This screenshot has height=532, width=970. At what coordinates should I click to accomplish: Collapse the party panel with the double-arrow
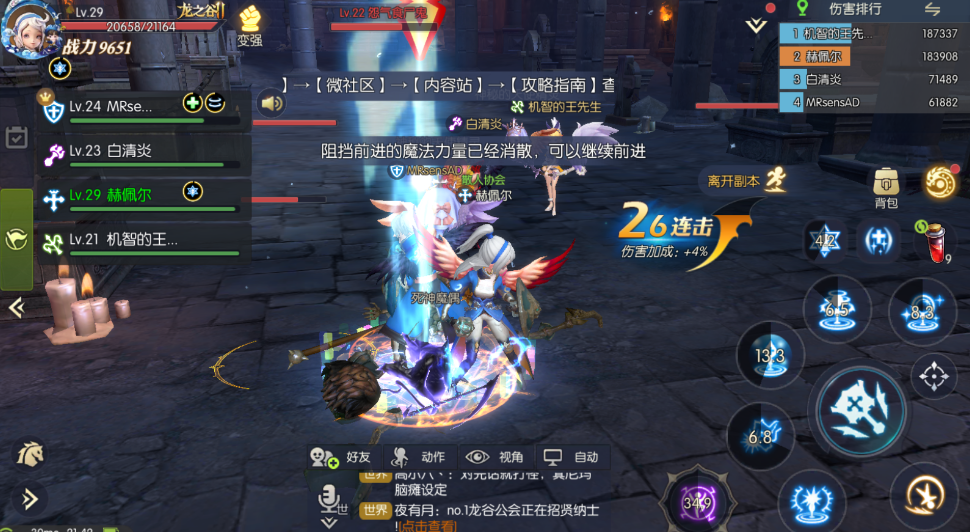click(16, 307)
